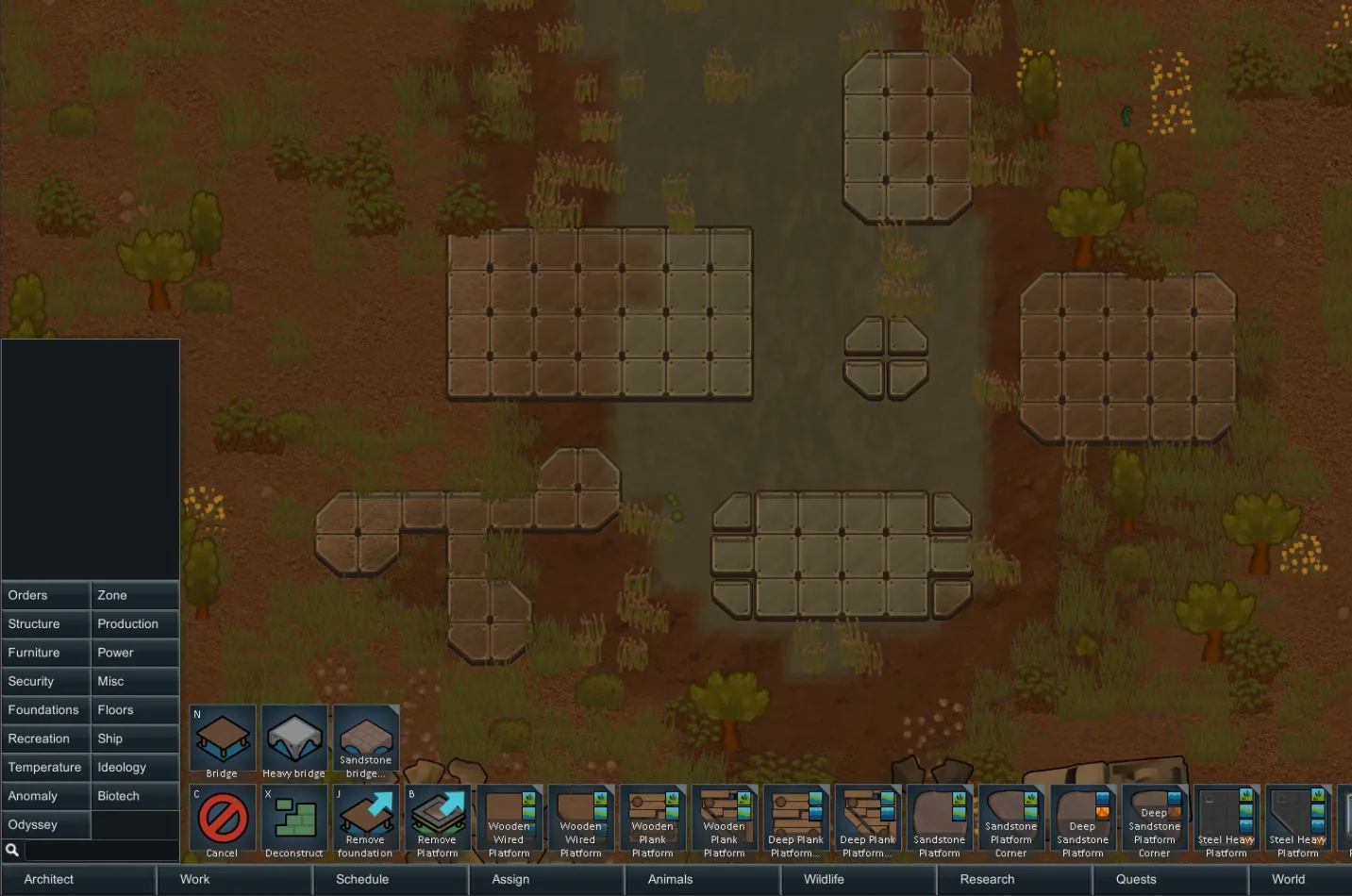Choose the Remove Platform tool
1352x896 pixels.
tap(438, 819)
